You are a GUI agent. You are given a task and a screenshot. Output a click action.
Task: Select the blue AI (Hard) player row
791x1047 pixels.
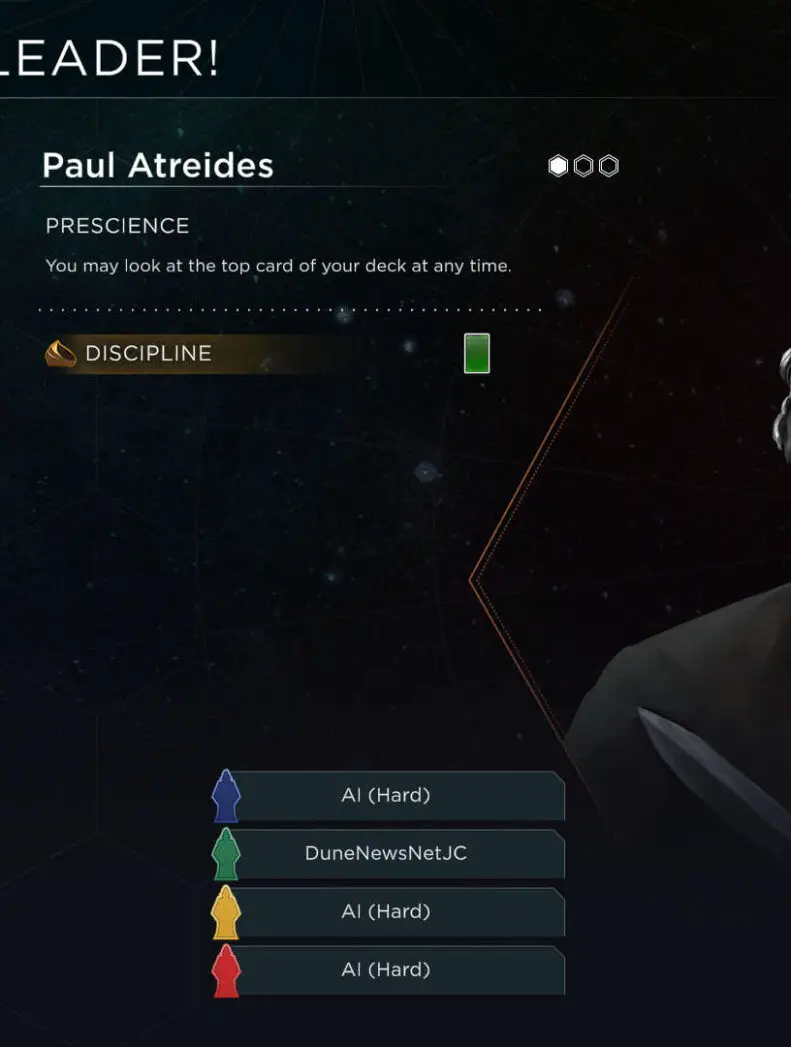(x=386, y=796)
